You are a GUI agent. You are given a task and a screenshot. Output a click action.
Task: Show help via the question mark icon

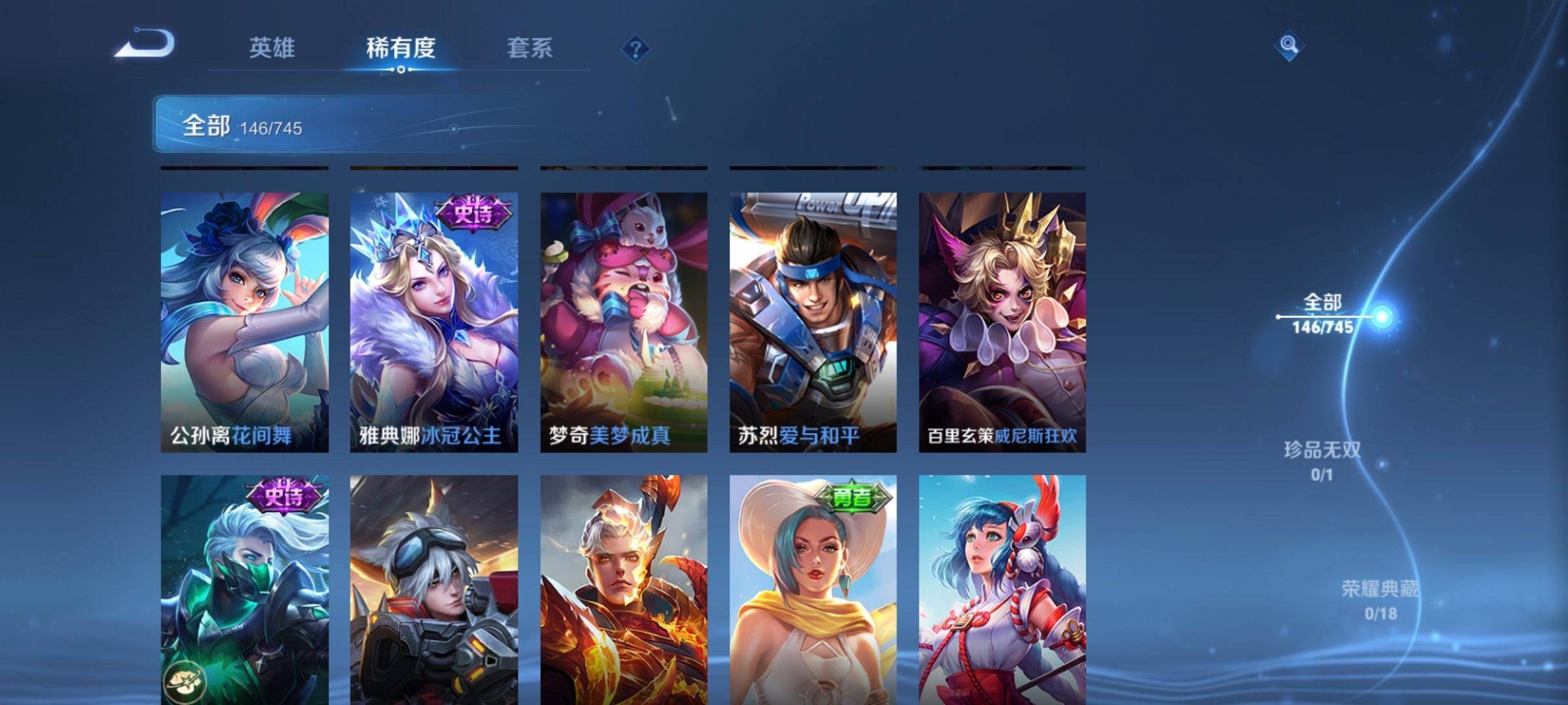(x=636, y=49)
